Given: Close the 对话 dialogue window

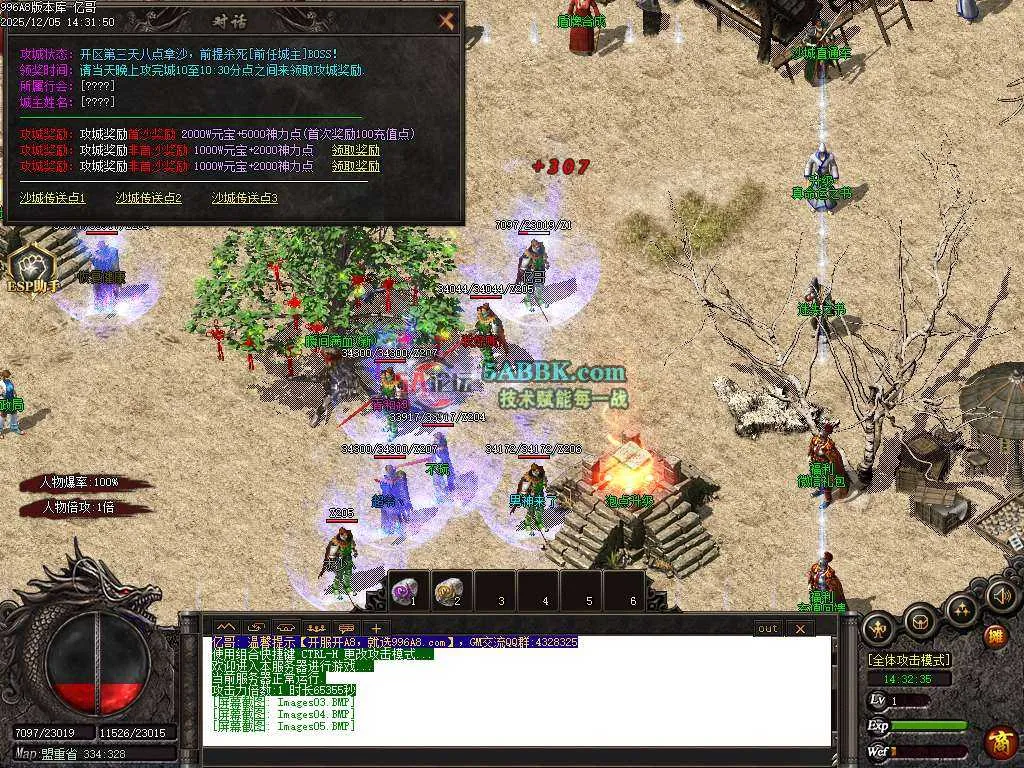Looking at the screenshot, I should click(446, 20).
